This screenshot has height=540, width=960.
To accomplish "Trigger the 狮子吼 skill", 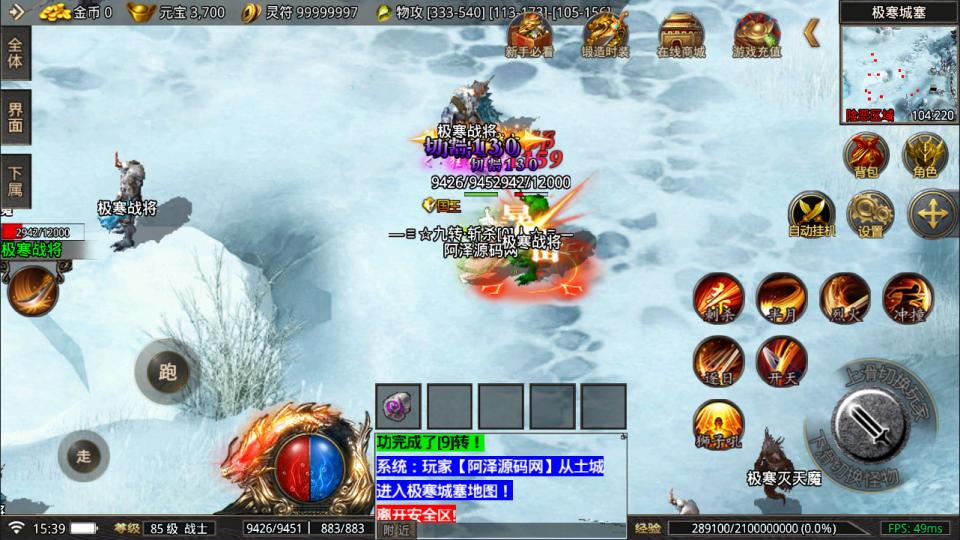I will [x=718, y=424].
